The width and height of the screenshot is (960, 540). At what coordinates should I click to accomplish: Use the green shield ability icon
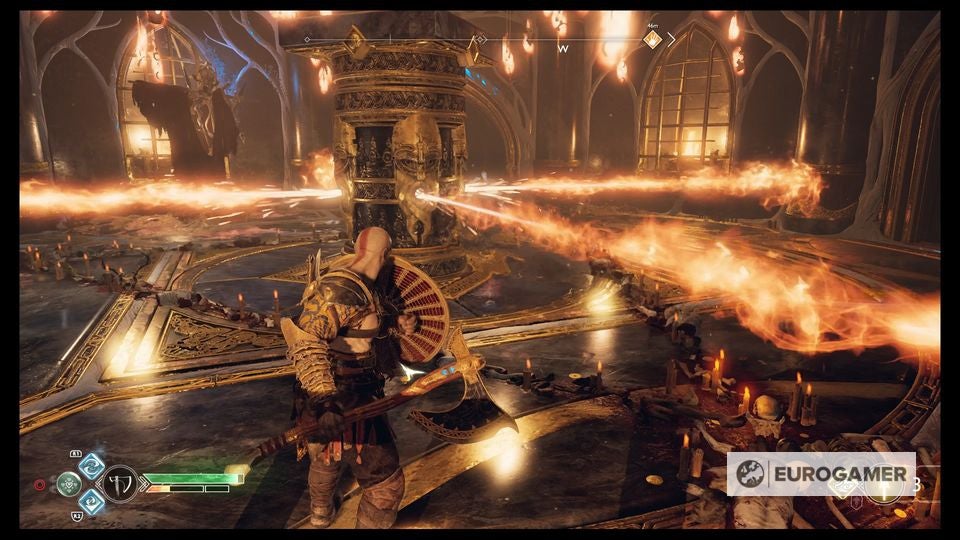[x=70, y=484]
